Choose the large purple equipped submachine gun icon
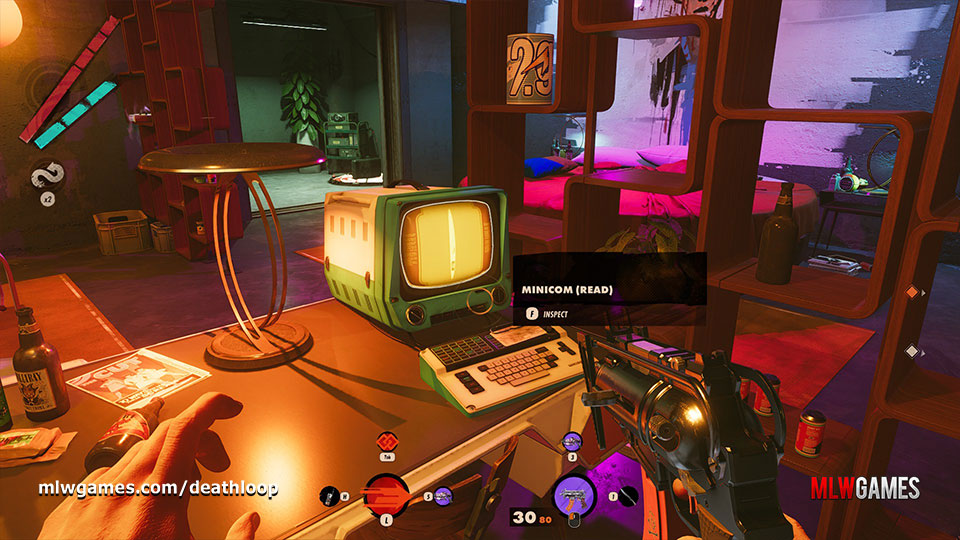The image size is (960, 540). [x=573, y=493]
